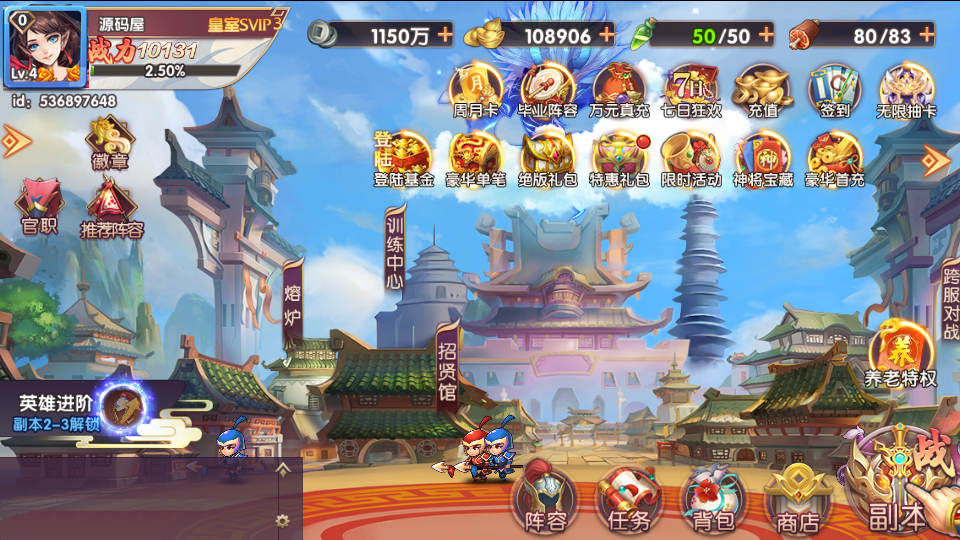Image resolution: width=960 pixels, height=540 pixels.
Task: Open the 充值 recharge icon
Action: point(763,90)
